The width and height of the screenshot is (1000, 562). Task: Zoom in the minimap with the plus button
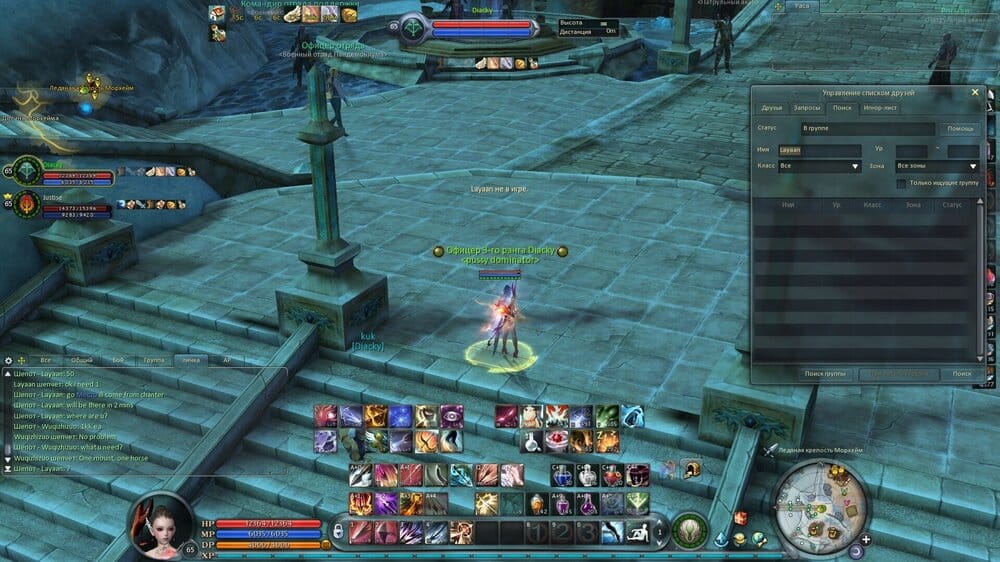(x=865, y=539)
